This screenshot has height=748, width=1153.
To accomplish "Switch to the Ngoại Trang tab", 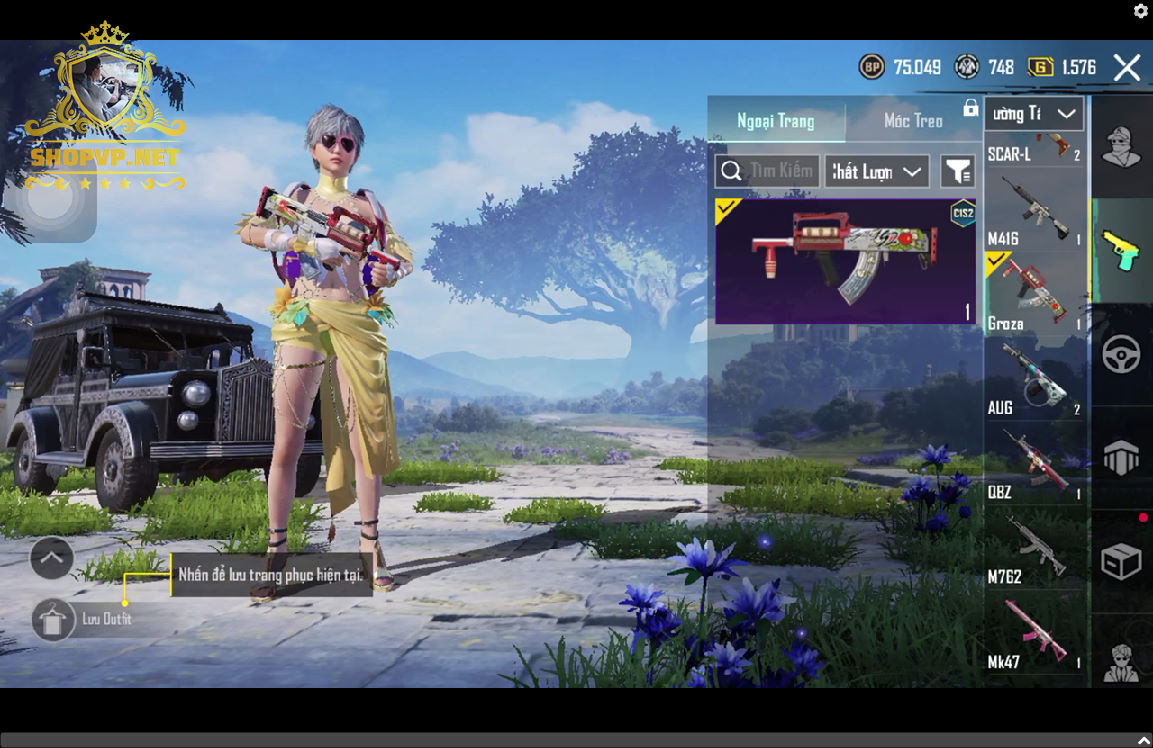I will coord(776,121).
